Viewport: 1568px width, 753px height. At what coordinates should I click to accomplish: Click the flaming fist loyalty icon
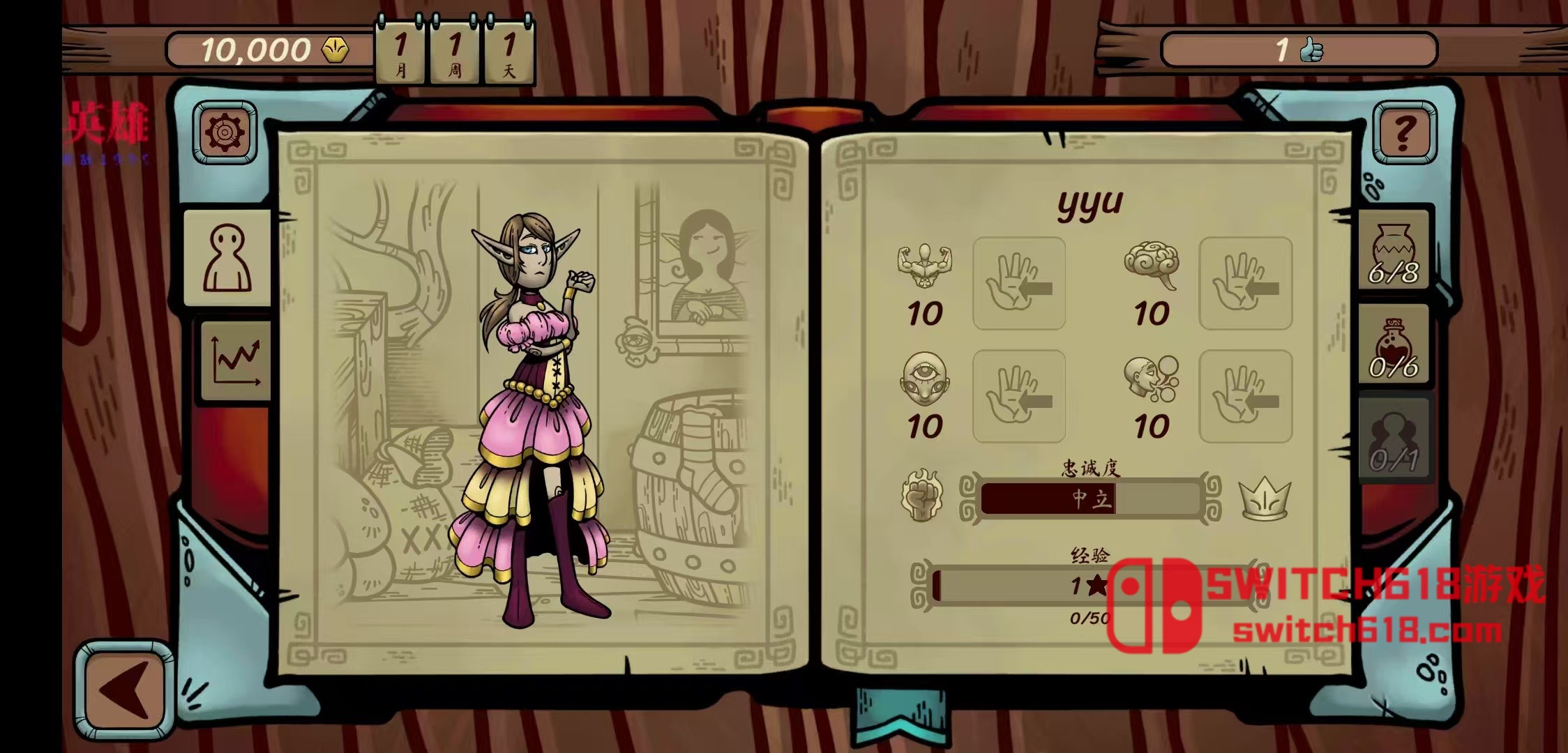point(922,496)
